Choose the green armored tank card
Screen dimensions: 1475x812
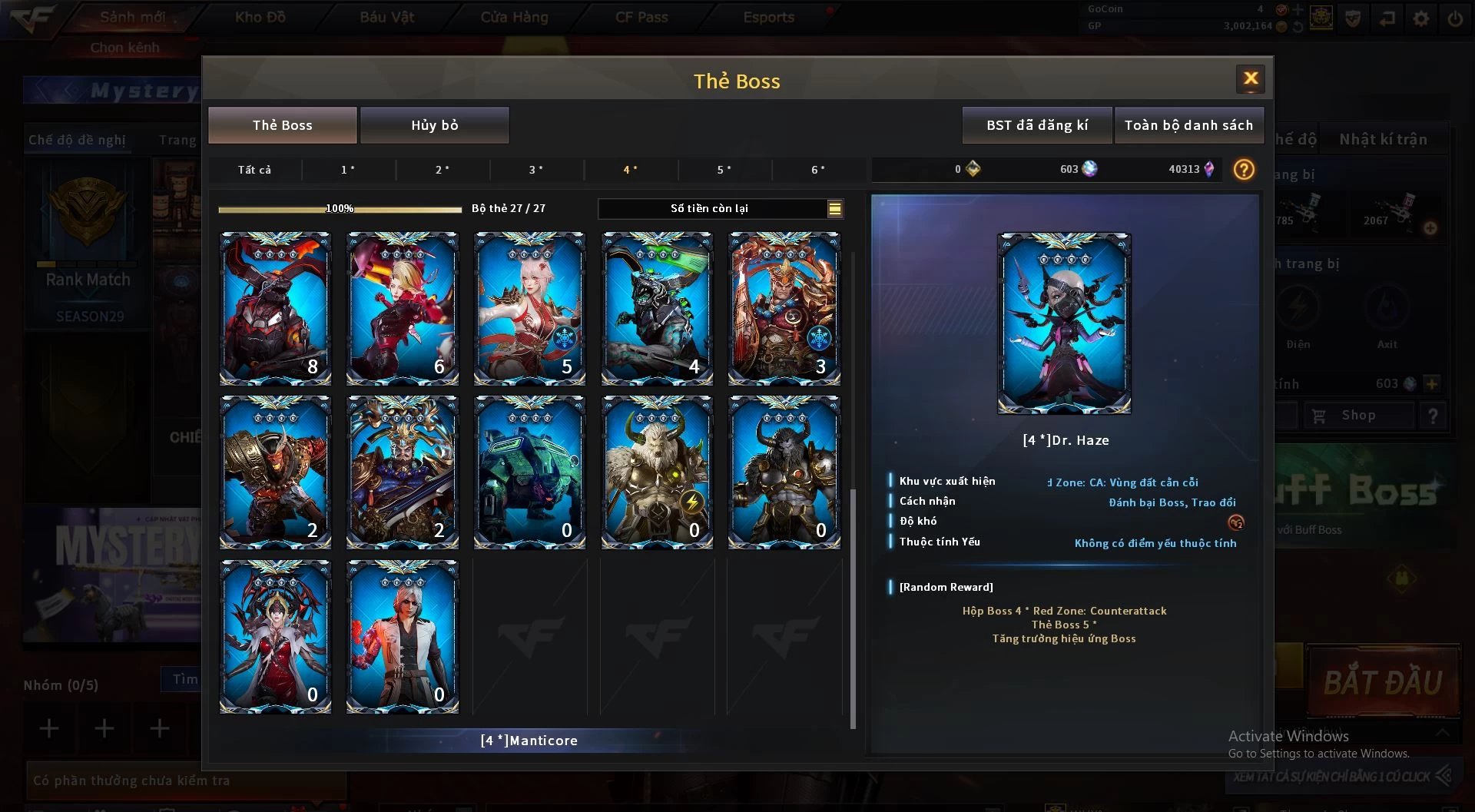pyautogui.click(x=529, y=472)
